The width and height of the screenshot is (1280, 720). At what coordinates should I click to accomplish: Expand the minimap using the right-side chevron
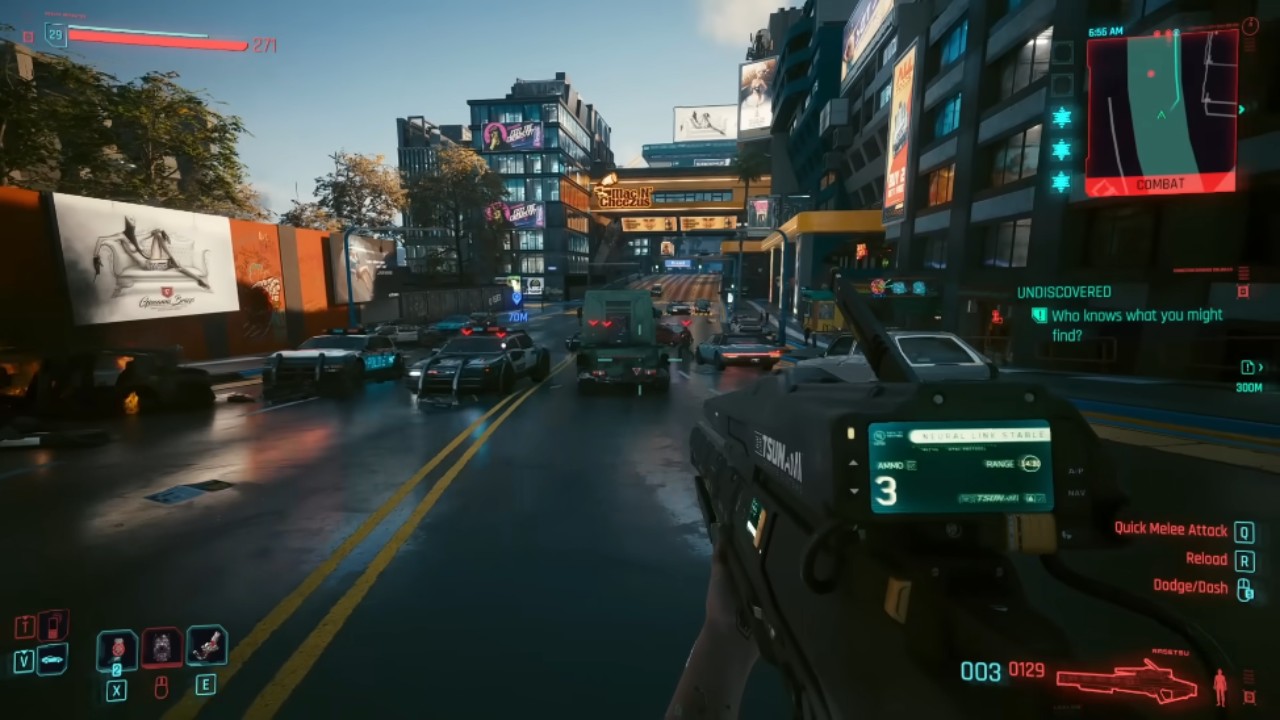1241,109
